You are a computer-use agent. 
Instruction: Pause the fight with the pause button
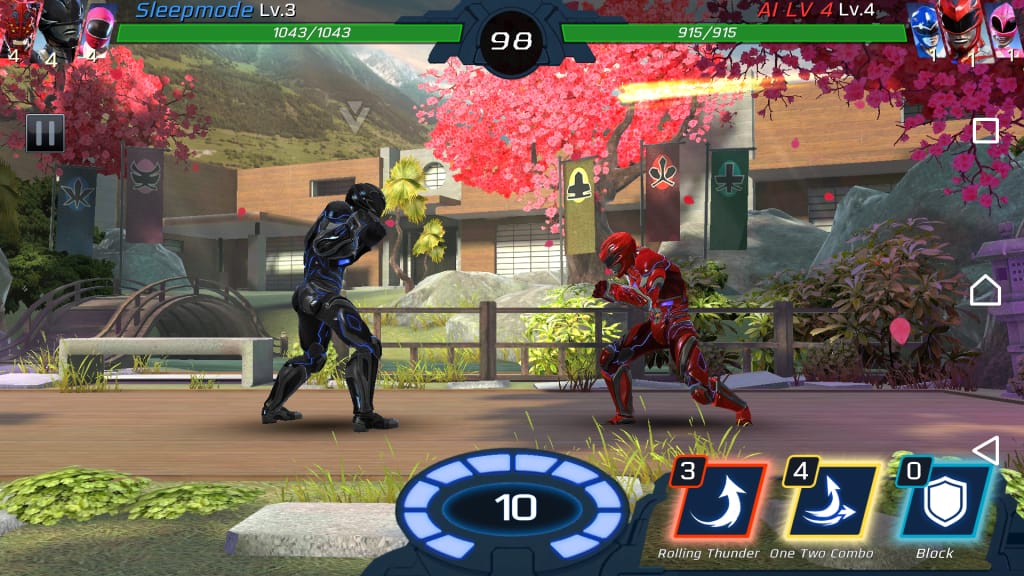[x=45, y=133]
